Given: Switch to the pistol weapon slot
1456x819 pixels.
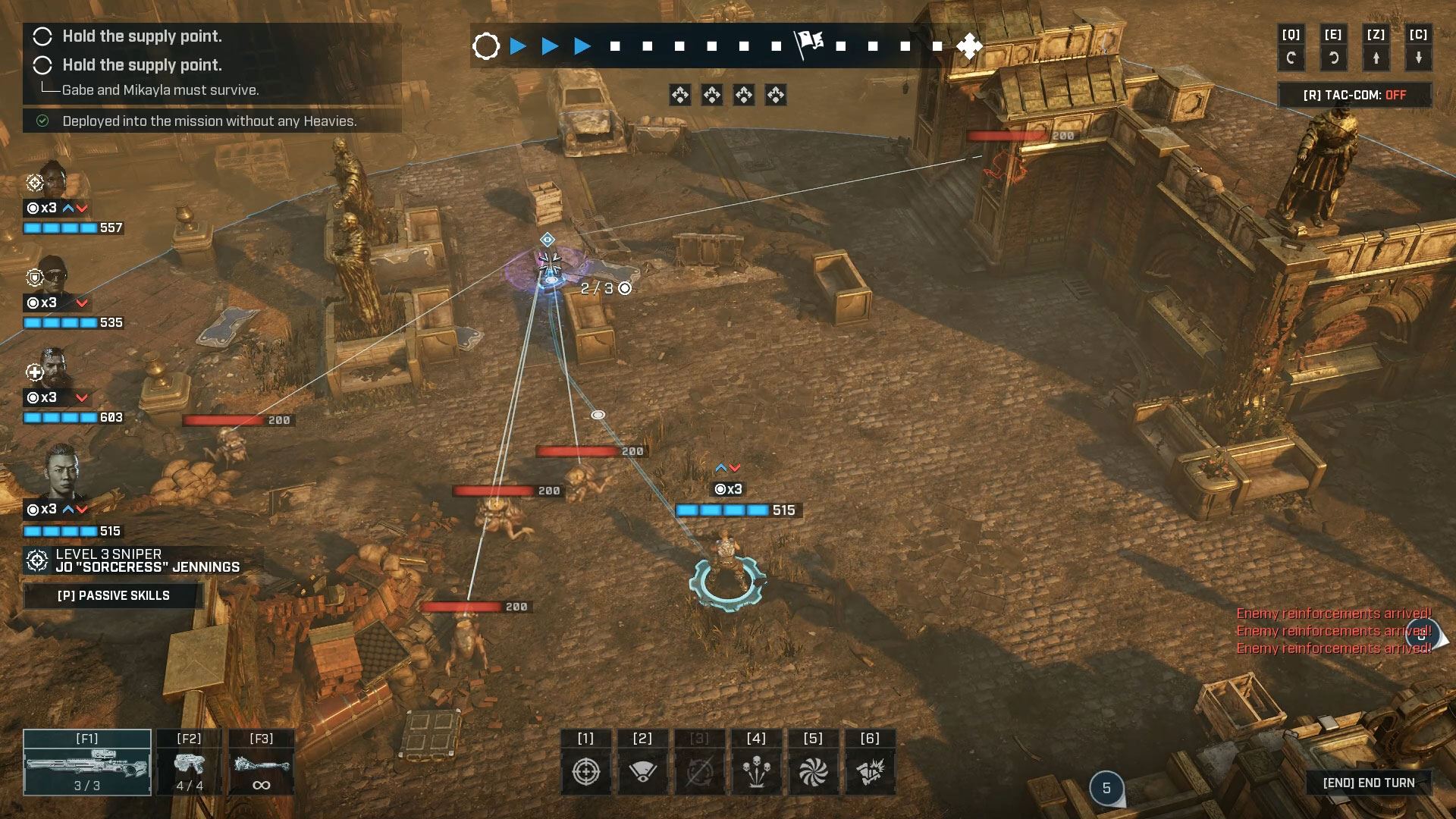Looking at the screenshot, I should (189, 762).
